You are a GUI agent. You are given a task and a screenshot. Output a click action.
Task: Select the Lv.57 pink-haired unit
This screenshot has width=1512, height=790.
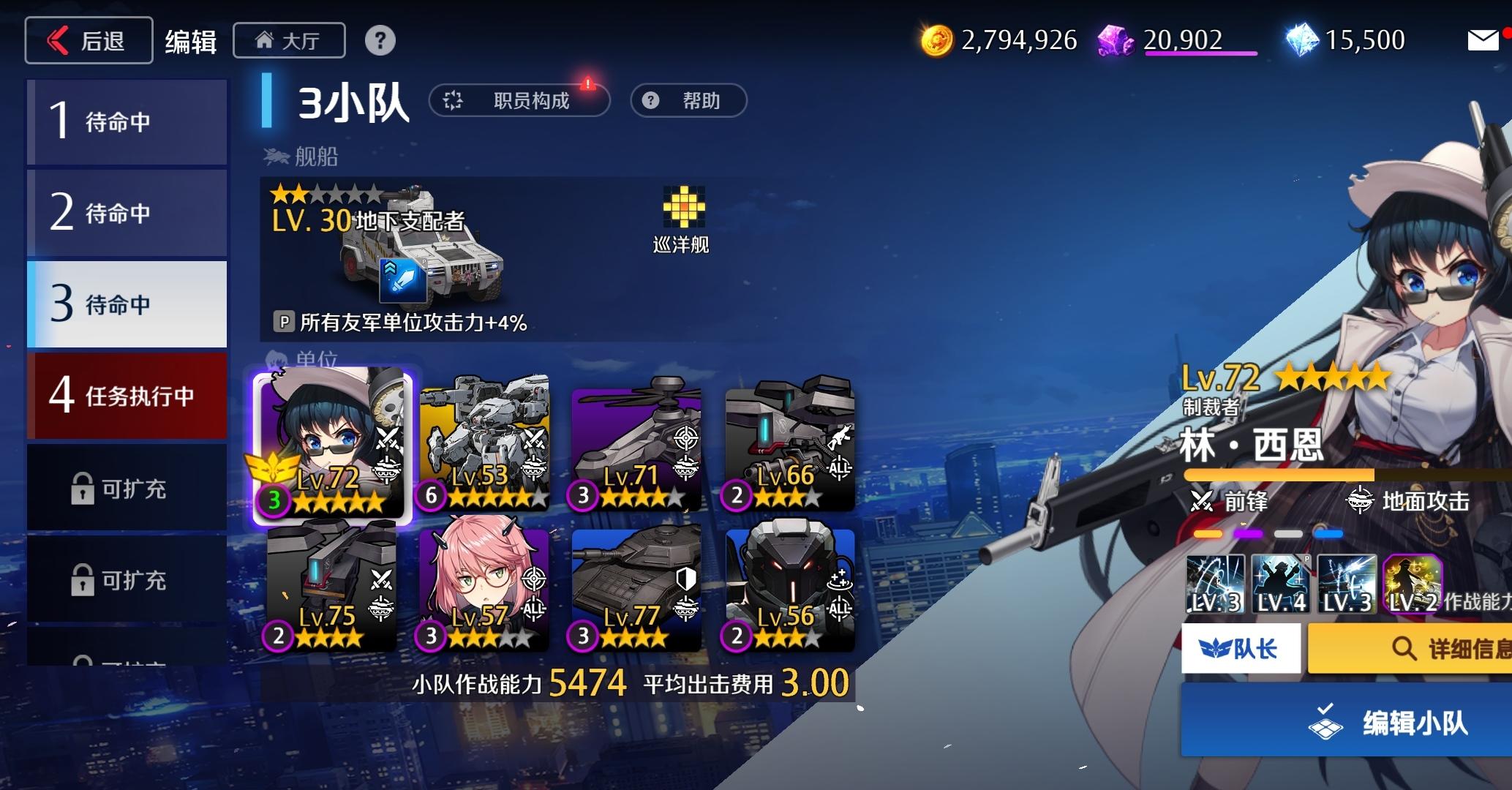(x=484, y=585)
